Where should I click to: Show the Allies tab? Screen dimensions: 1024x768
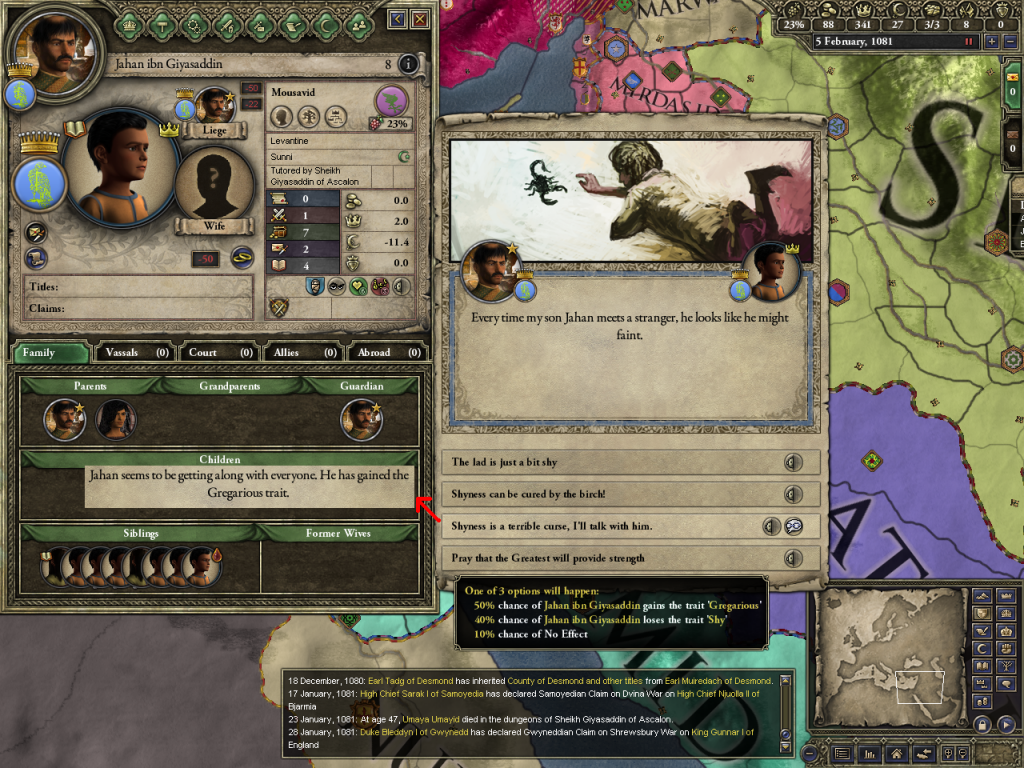point(303,352)
